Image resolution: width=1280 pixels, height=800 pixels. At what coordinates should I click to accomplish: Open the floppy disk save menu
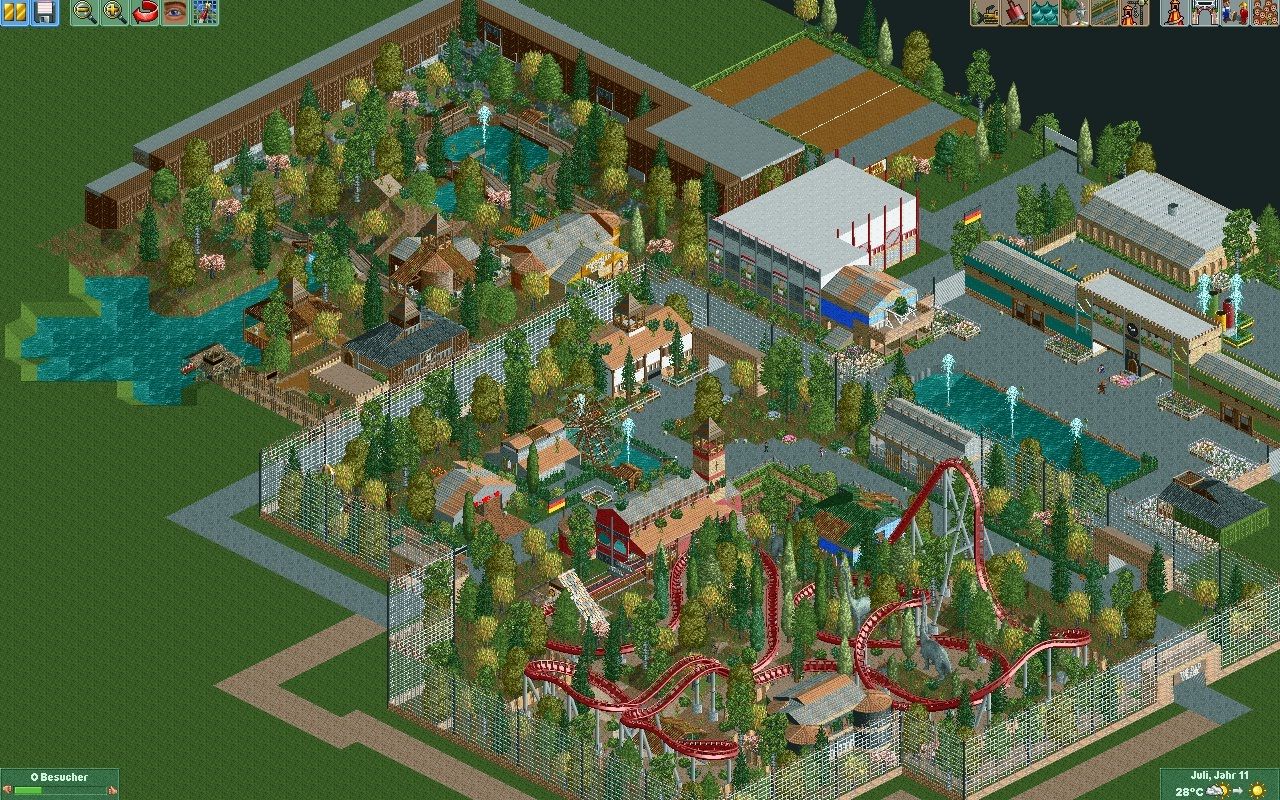tap(44, 13)
